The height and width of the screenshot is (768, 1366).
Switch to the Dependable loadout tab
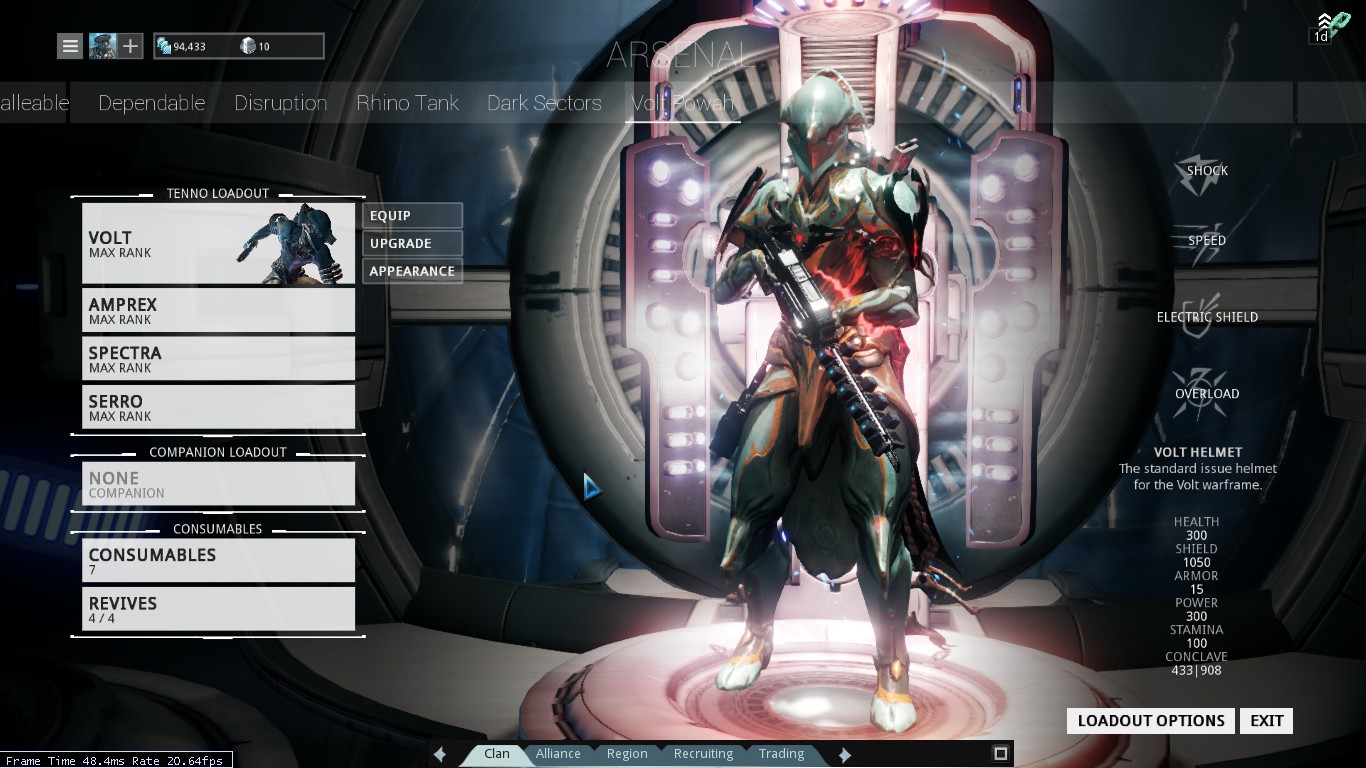(151, 103)
